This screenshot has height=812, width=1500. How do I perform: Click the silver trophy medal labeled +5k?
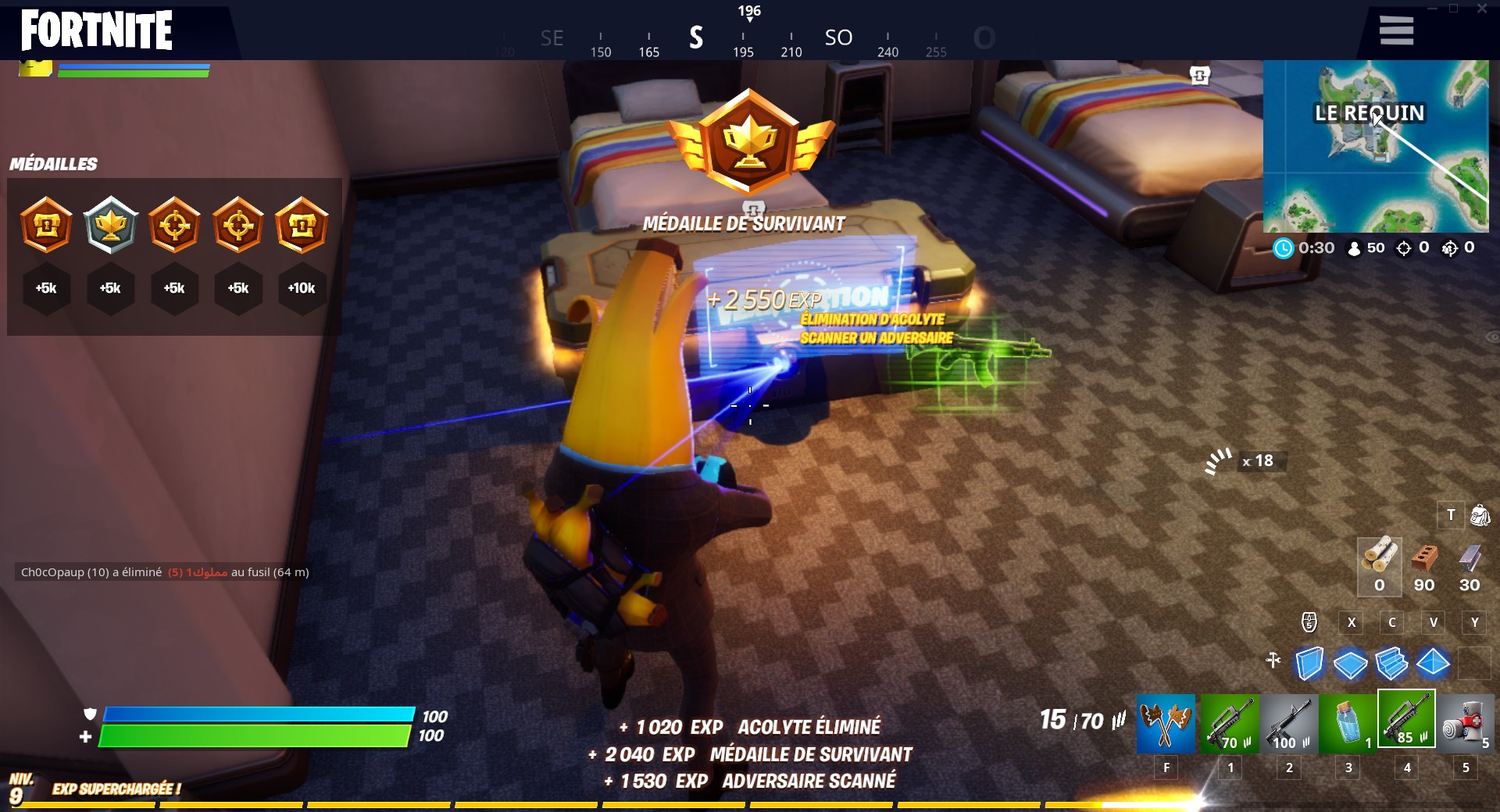click(x=110, y=226)
